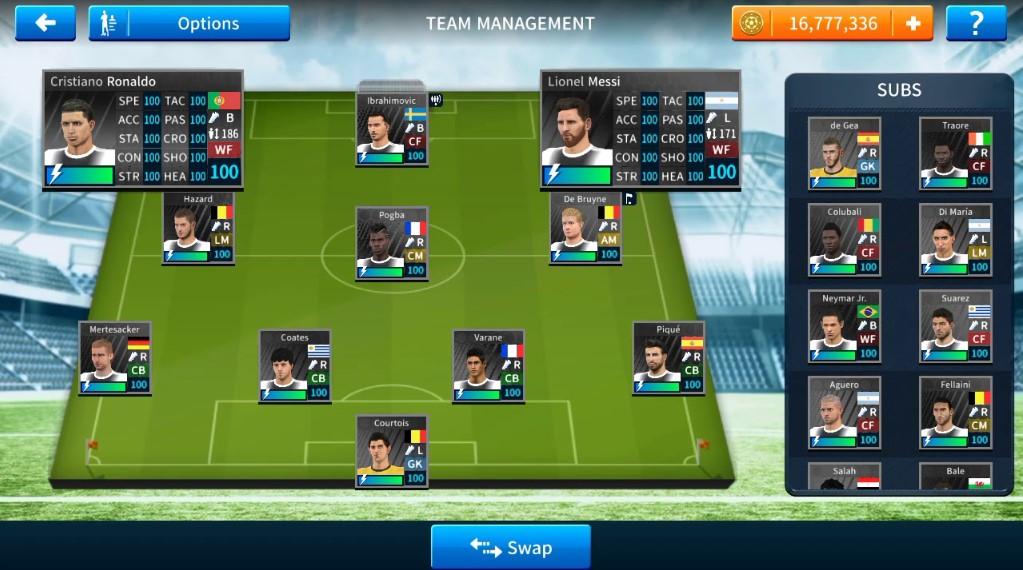Choose Aguero from the subs list
This screenshot has height=570, width=1023.
coord(844,412)
